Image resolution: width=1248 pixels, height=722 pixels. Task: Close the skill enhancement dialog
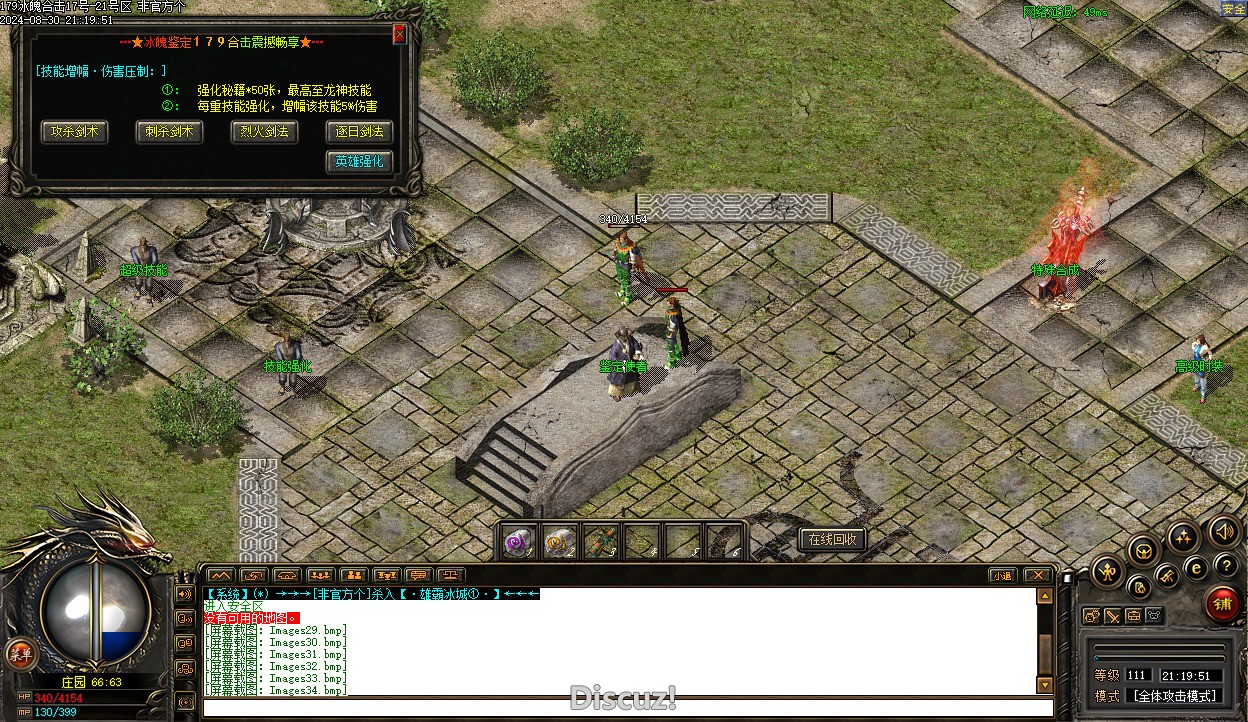point(400,34)
